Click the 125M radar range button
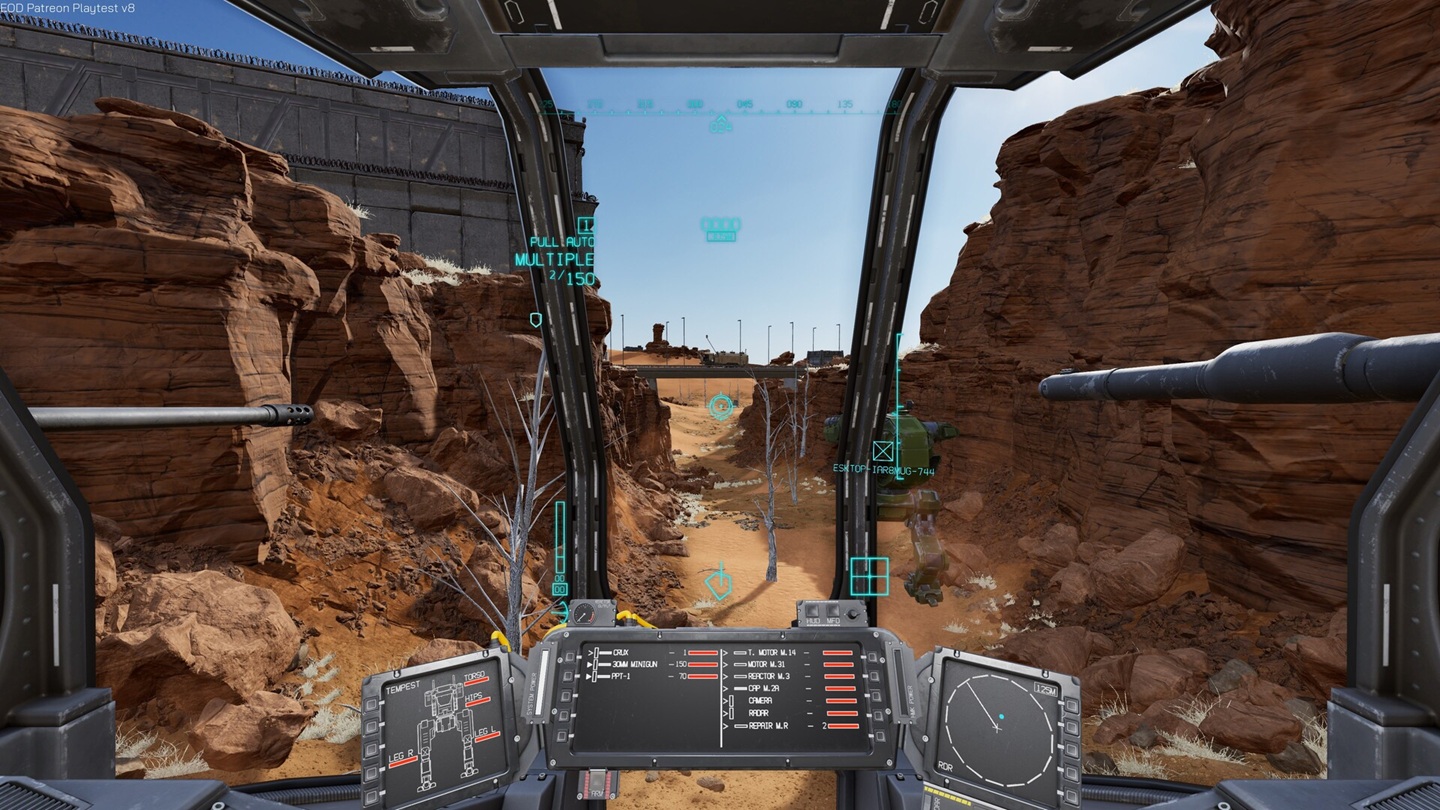 click(x=1046, y=688)
